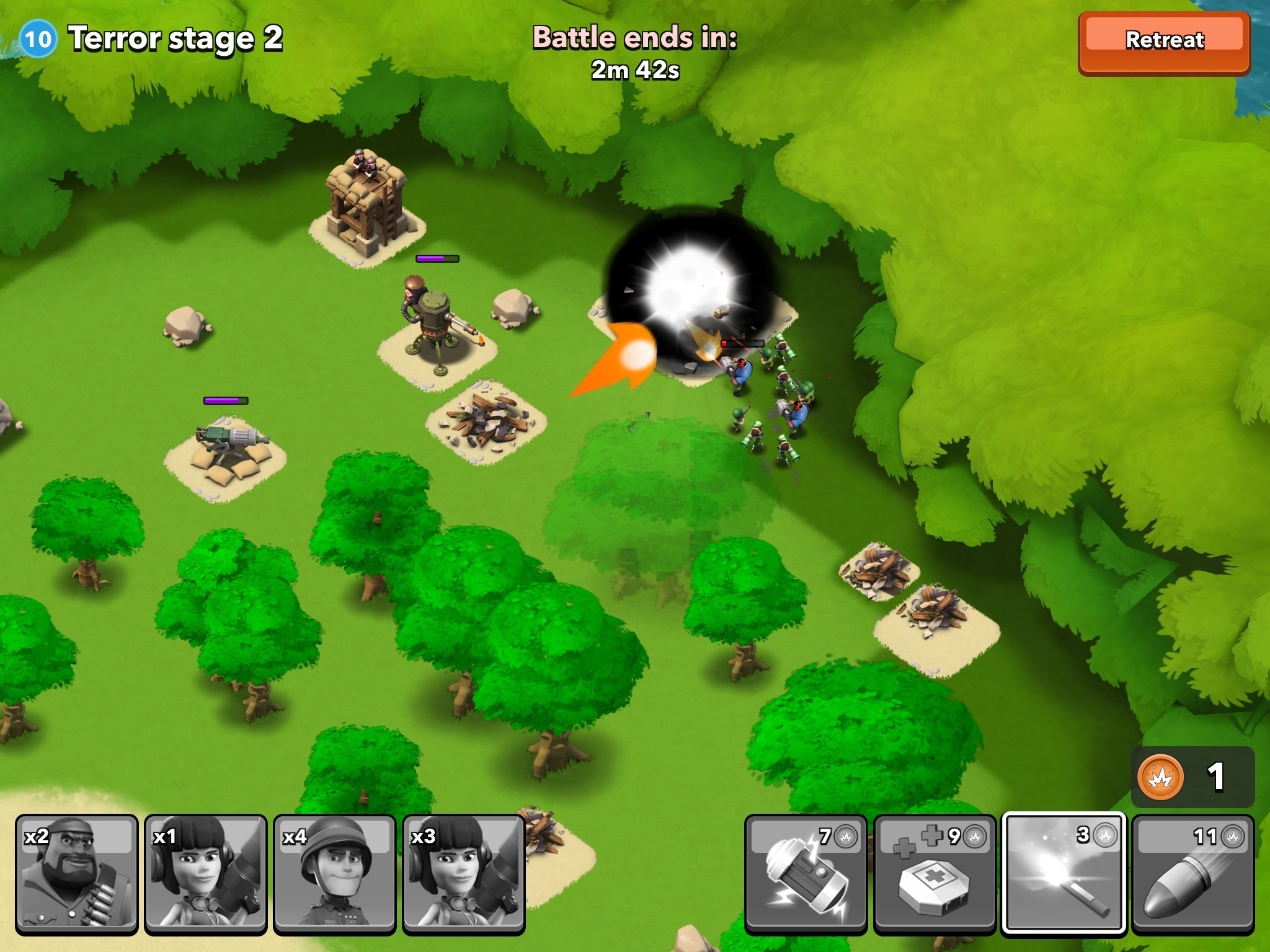Fire the Artillery shell ability

(1192, 874)
